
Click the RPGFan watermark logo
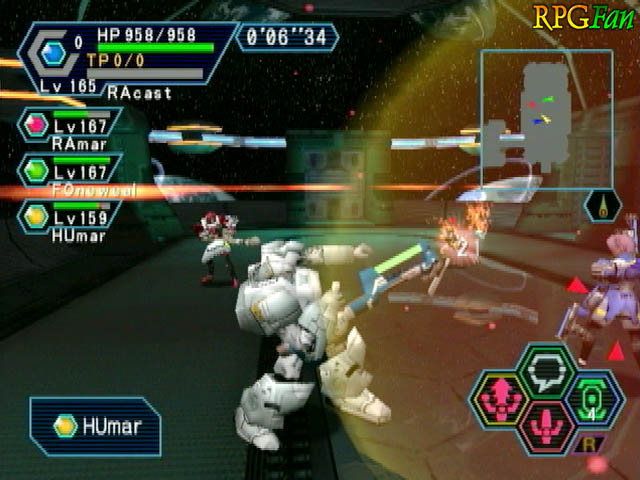584,17
